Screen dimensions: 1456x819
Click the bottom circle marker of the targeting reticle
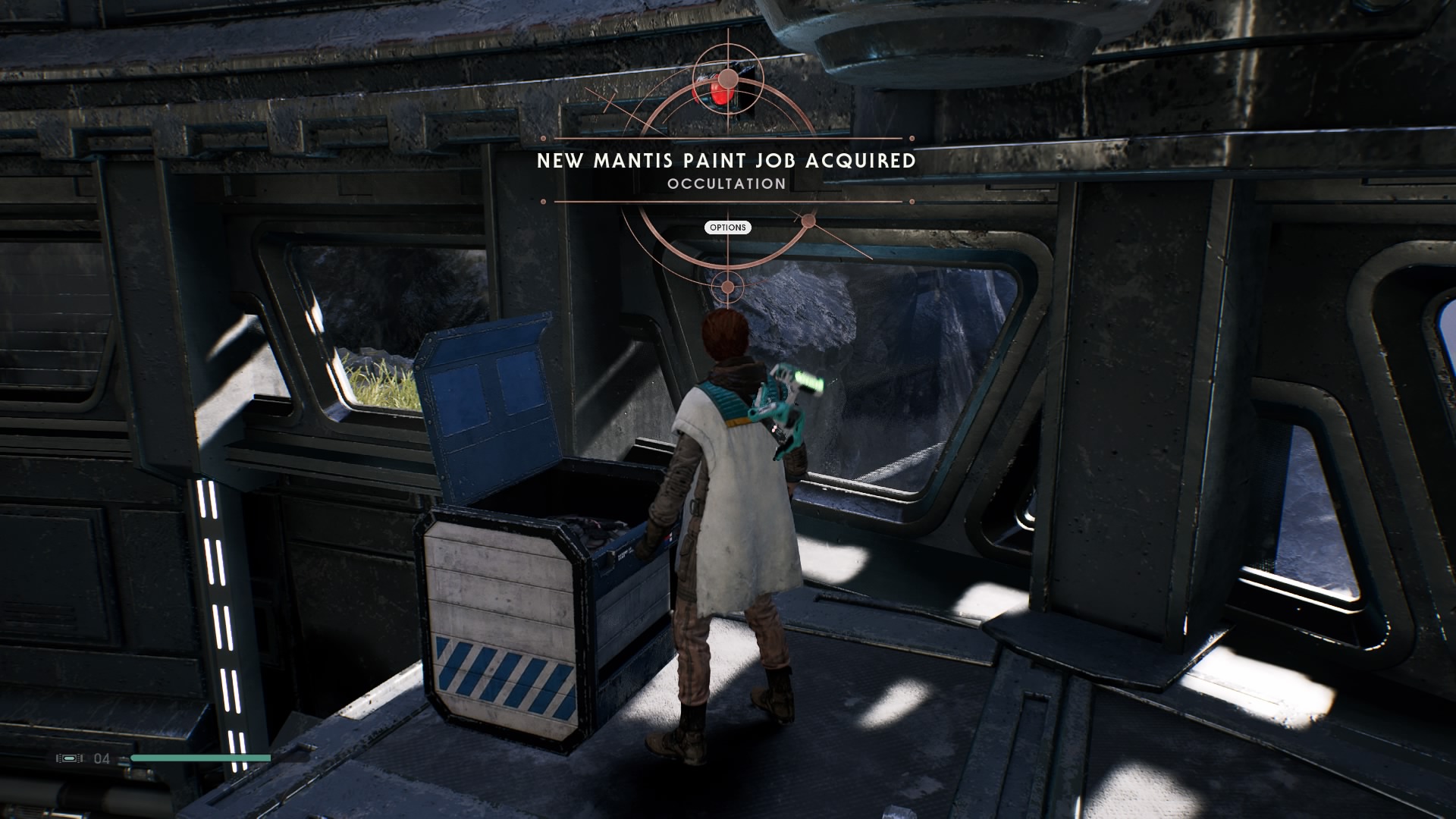(x=727, y=286)
